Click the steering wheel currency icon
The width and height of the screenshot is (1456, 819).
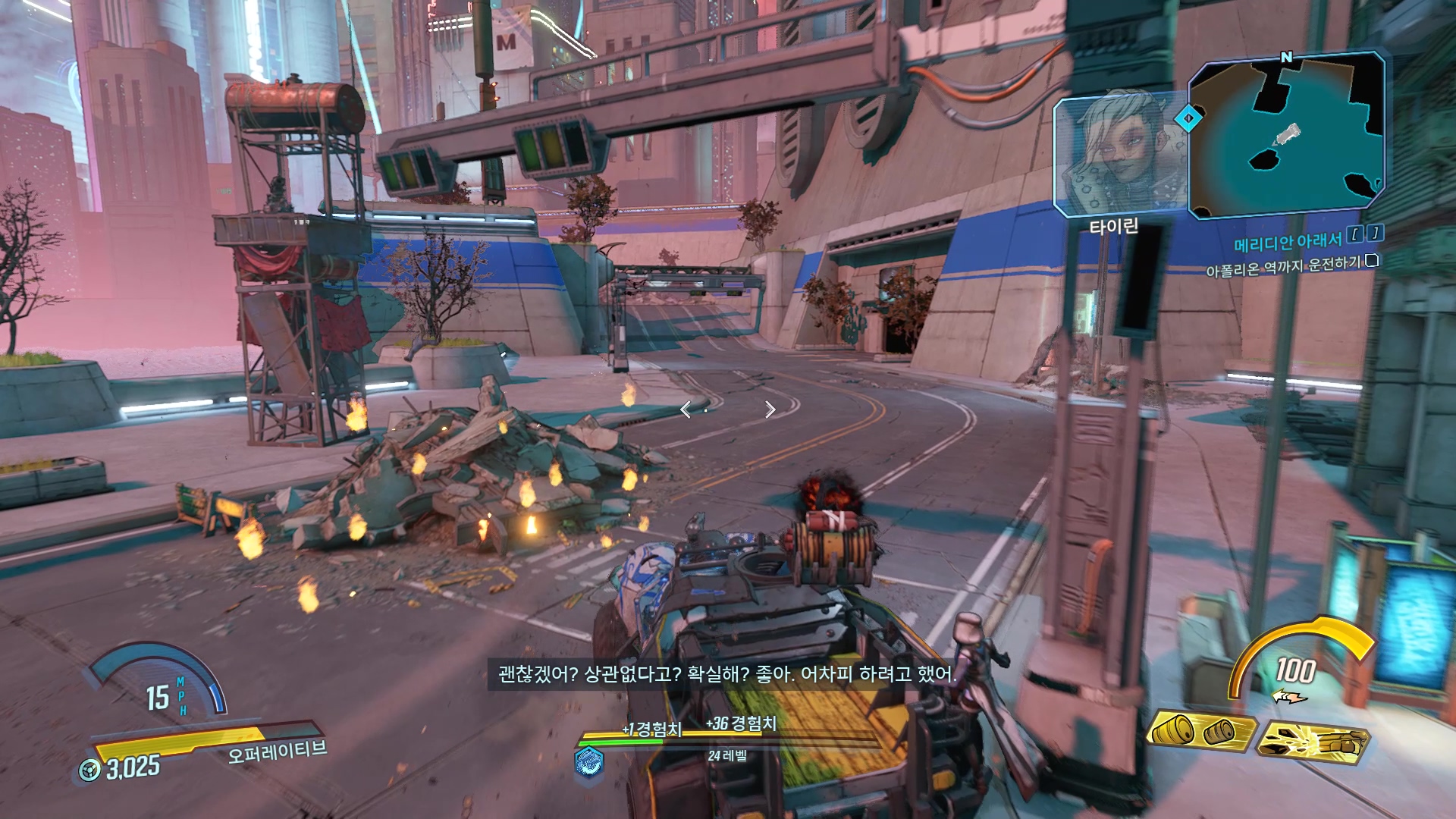click(90, 770)
